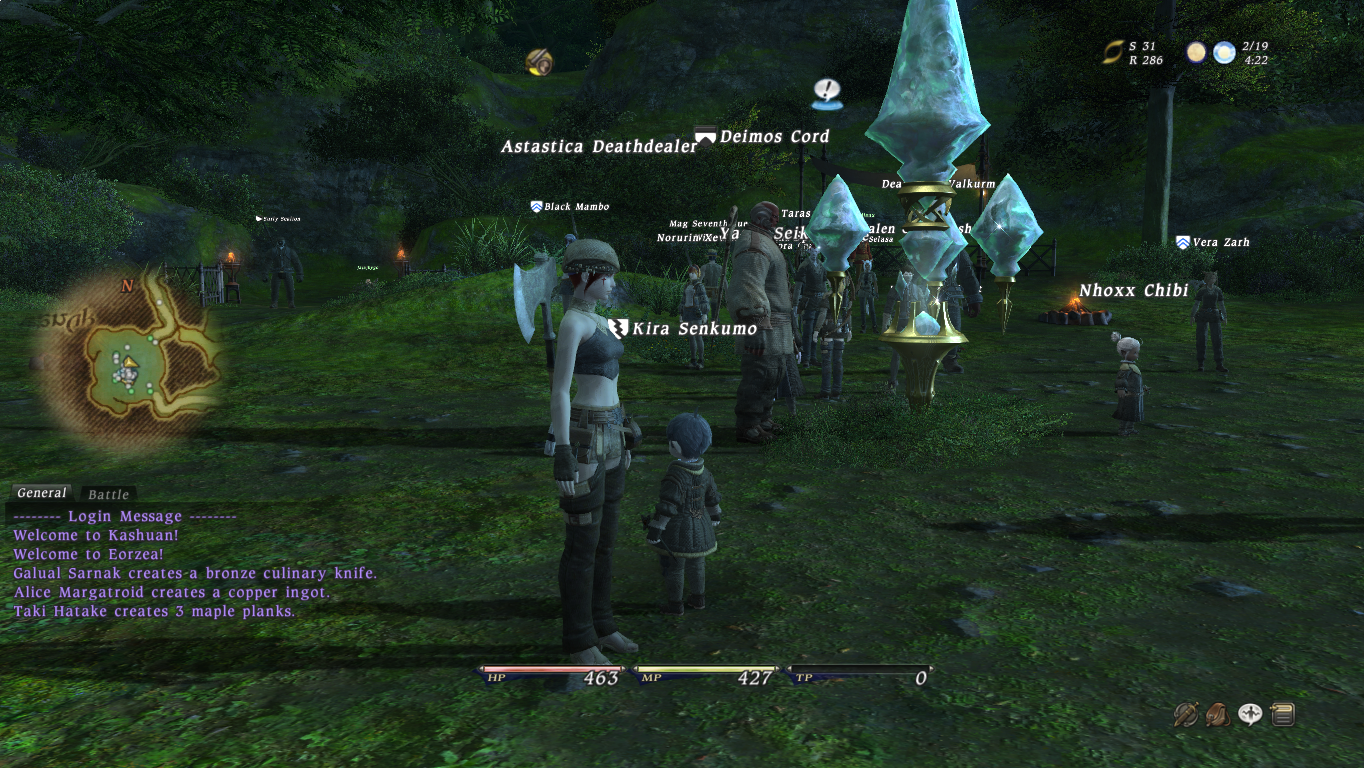Open the Battle chat tab
Viewport: 1364px width, 768px height.
point(108,494)
